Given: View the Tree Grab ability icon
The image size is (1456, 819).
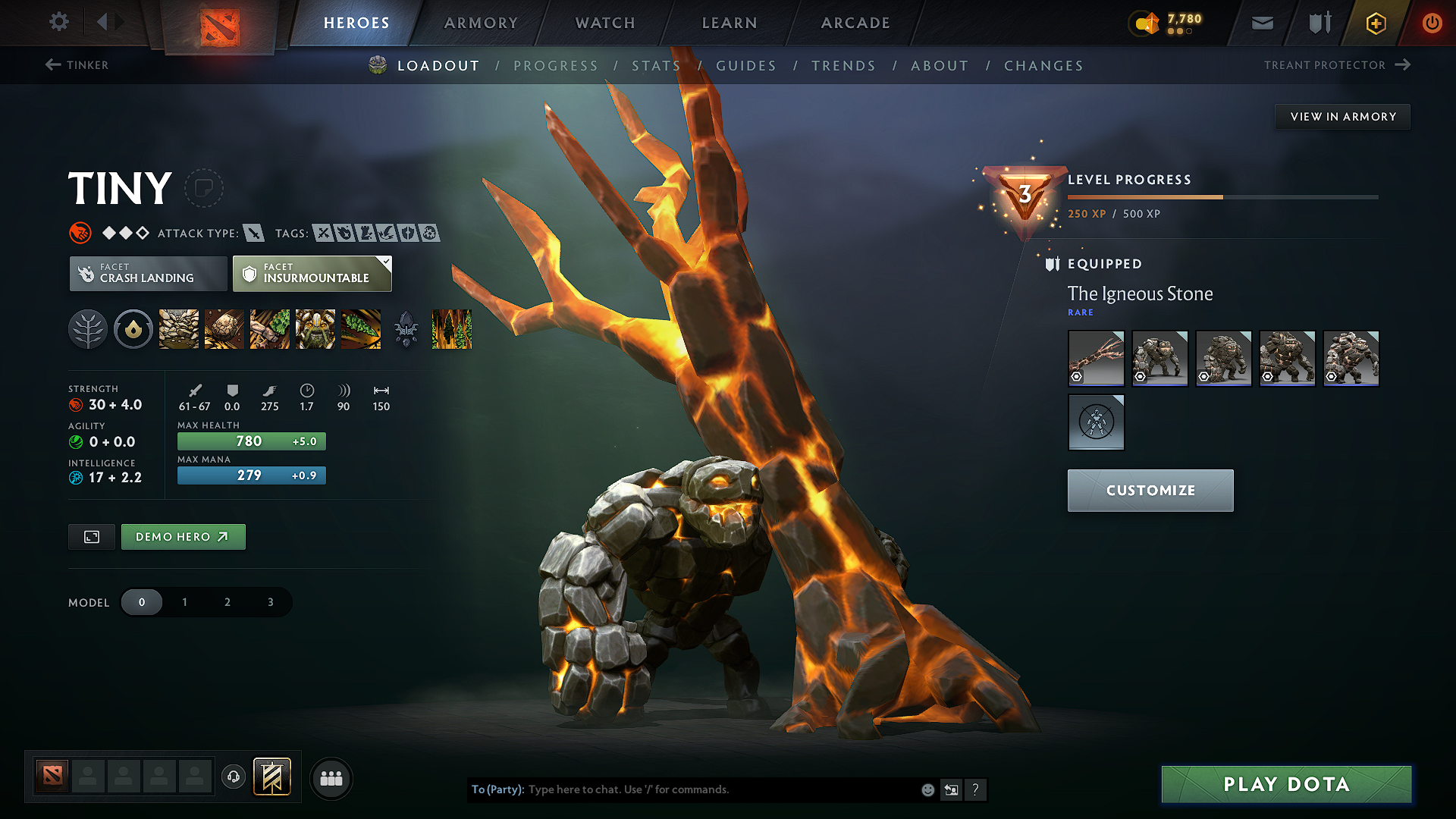Looking at the screenshot, I should pos(270,329).
